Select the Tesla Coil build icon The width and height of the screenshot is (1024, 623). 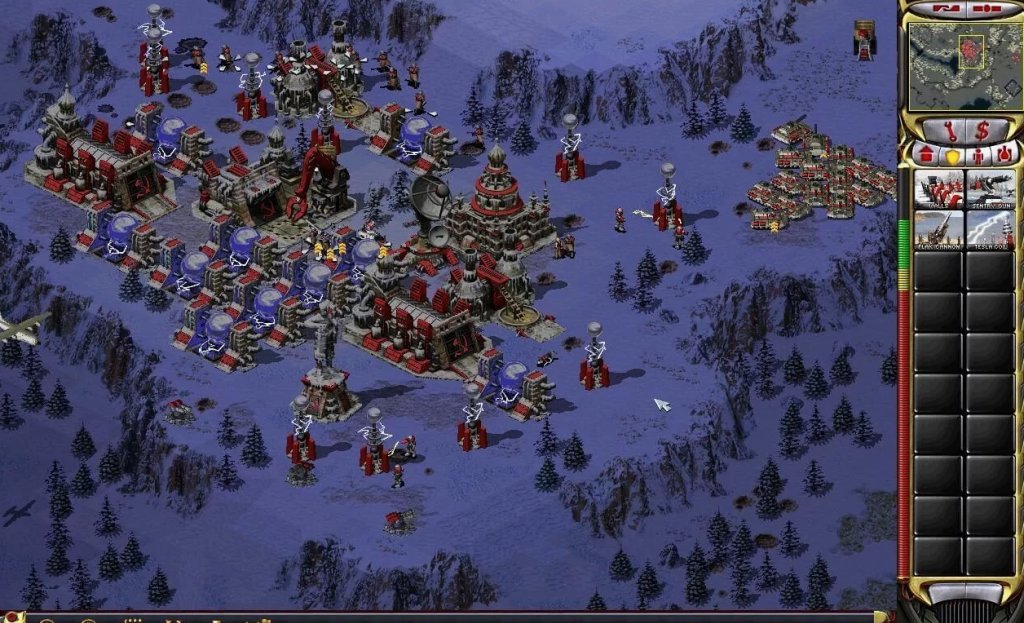pyautogui.click(x=990, y=229)
